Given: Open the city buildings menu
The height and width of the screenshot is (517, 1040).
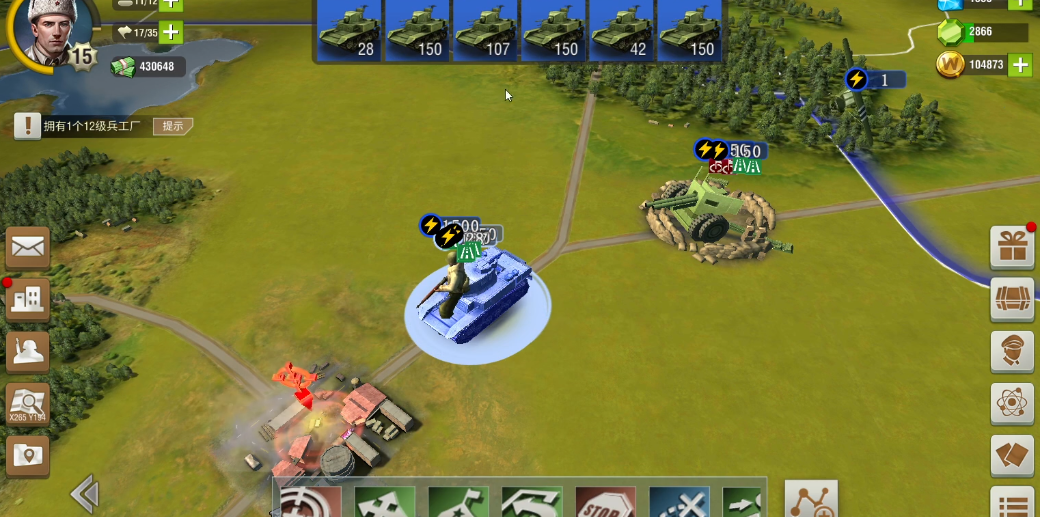Looking at the screenshot, I should pos(28,299).
